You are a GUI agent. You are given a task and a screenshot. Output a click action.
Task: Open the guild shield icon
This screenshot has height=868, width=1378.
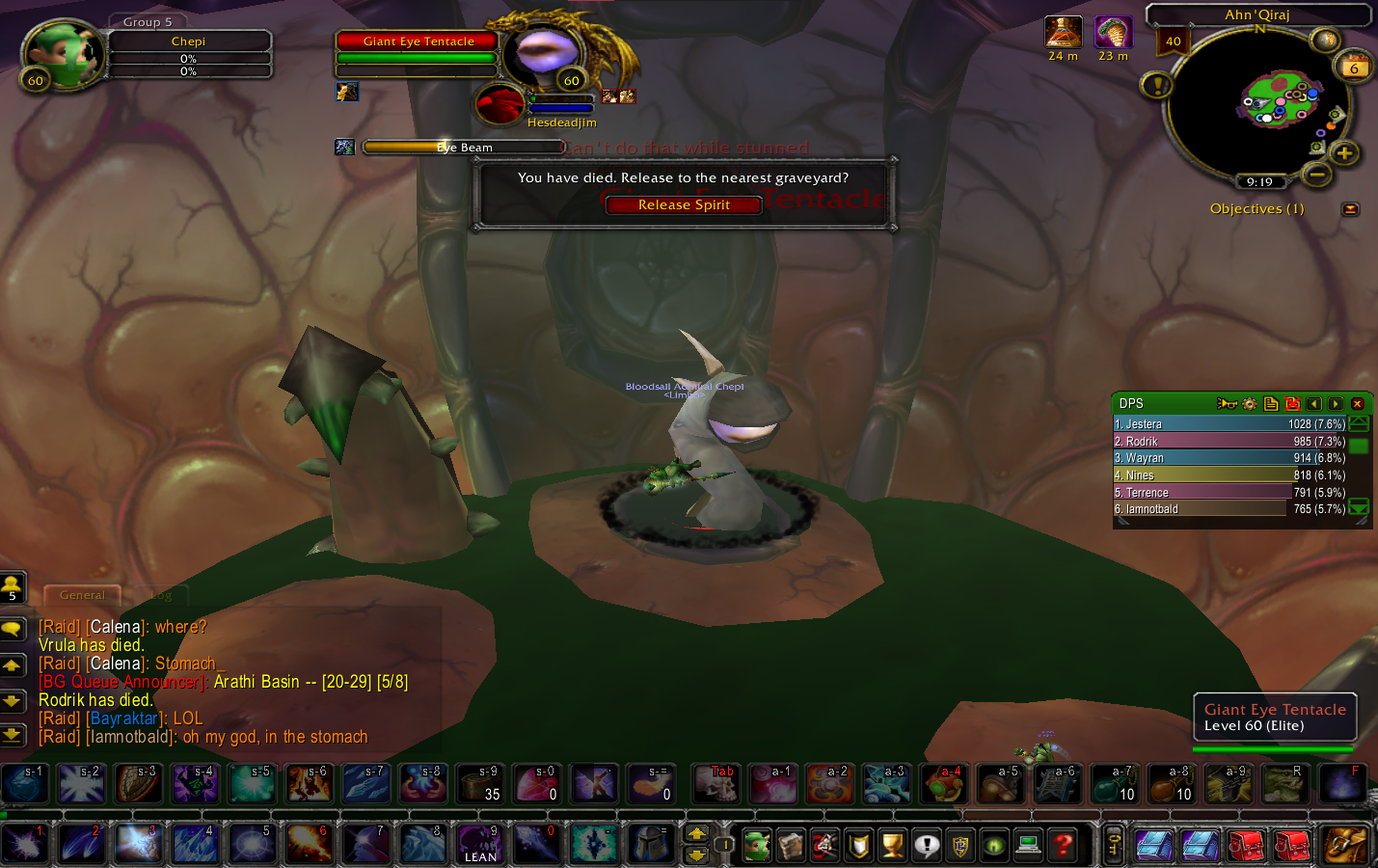pyautogui.click(x=857, y=845)
